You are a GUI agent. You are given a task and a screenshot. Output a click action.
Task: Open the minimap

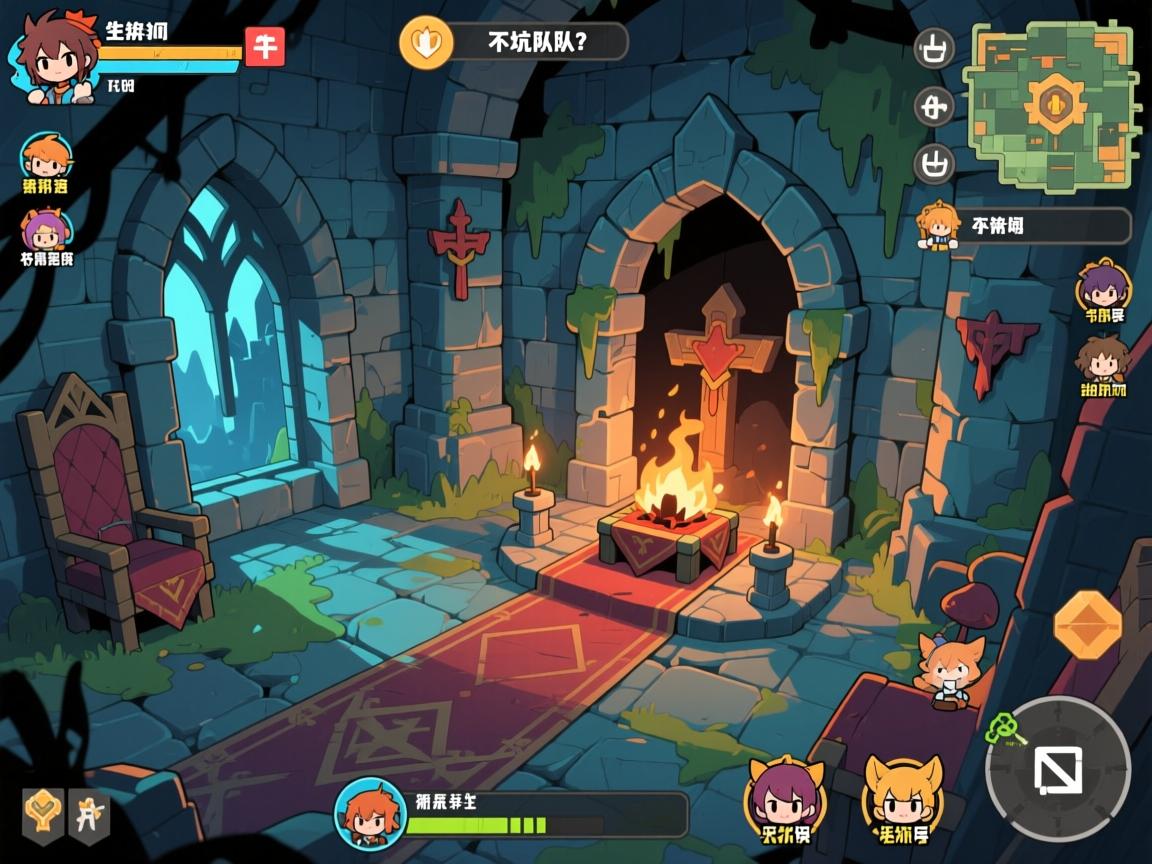point(1051,103)
